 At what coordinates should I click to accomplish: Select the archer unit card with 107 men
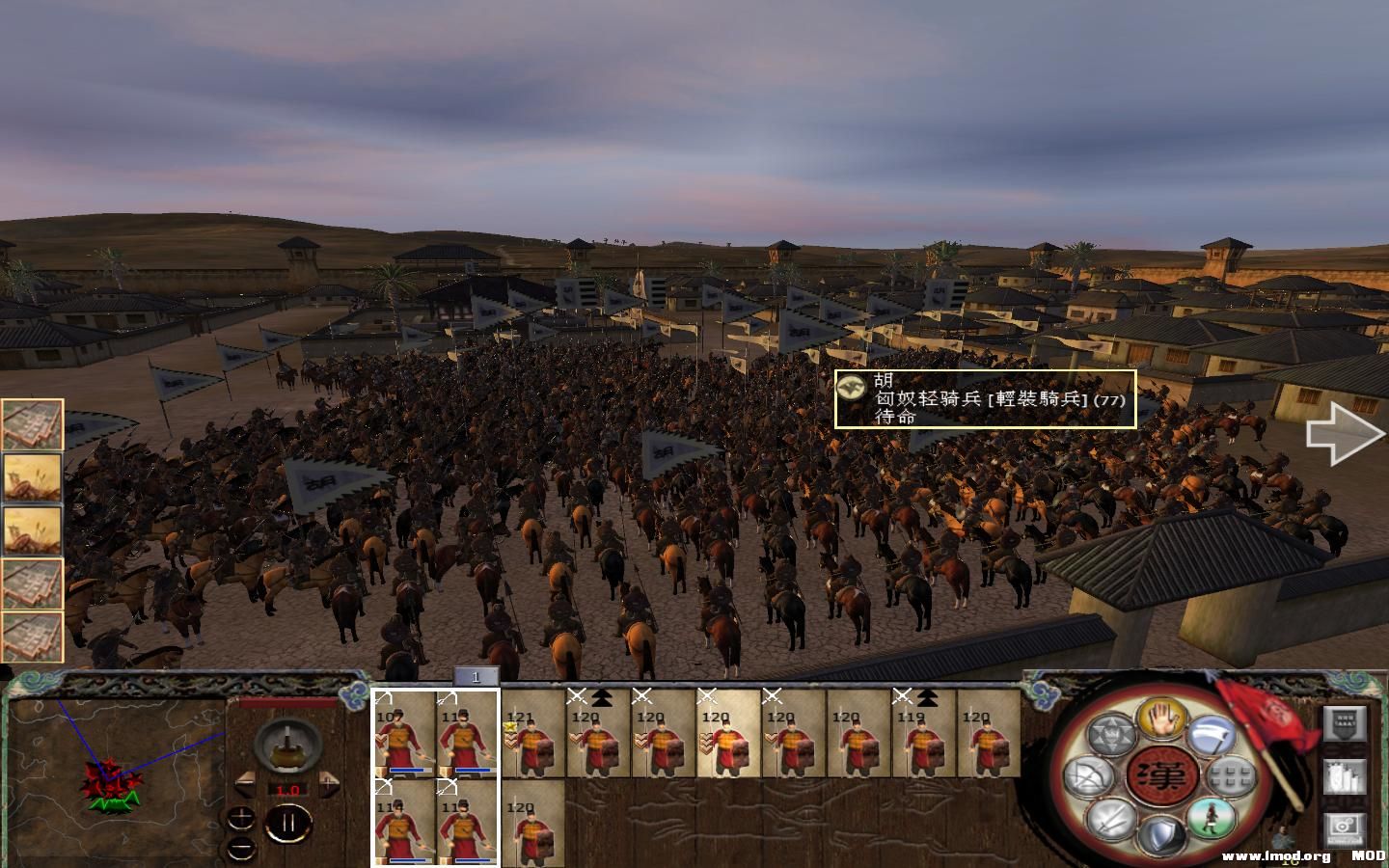click(x=404, y=733)
